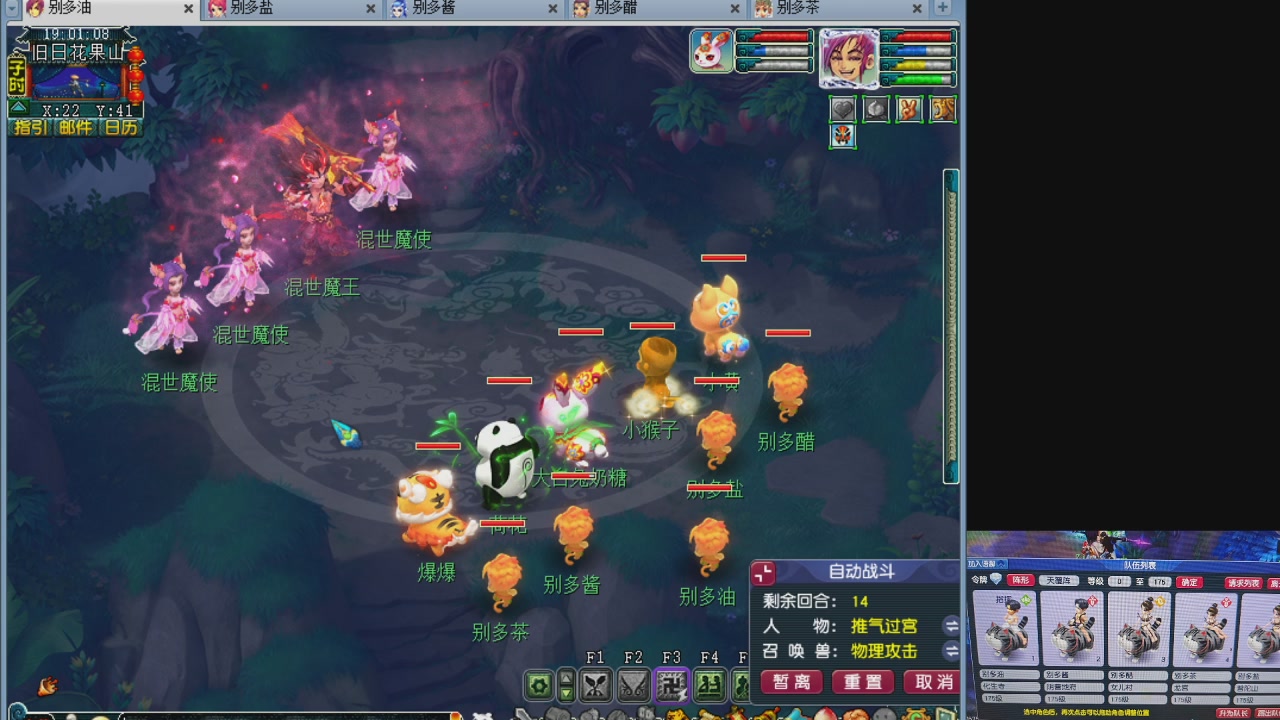Click the green down arrow in battle bar
The image size is (1280, 720).
[x=566, y=693]
